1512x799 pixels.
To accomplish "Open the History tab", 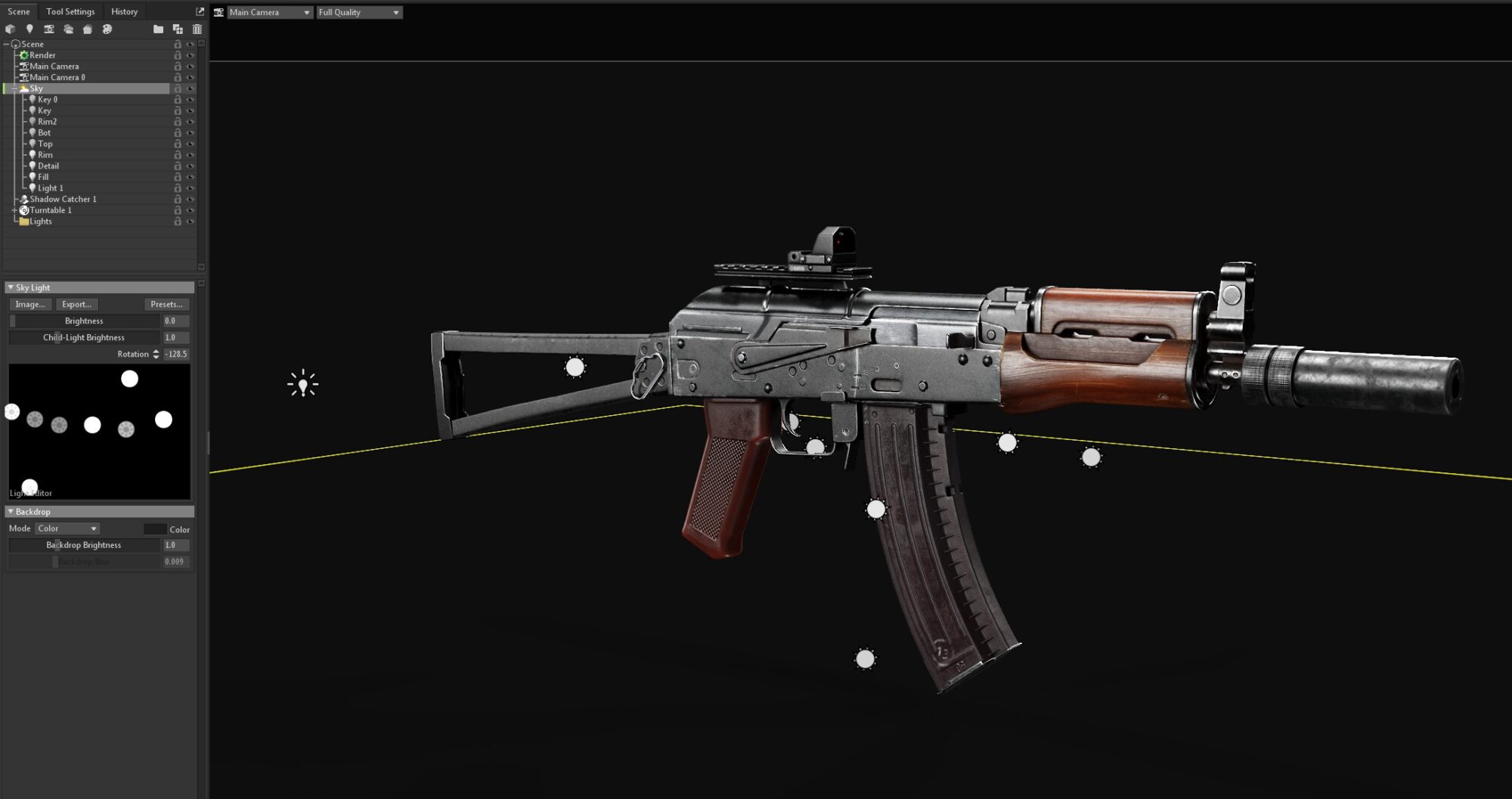I will point(124,11).
